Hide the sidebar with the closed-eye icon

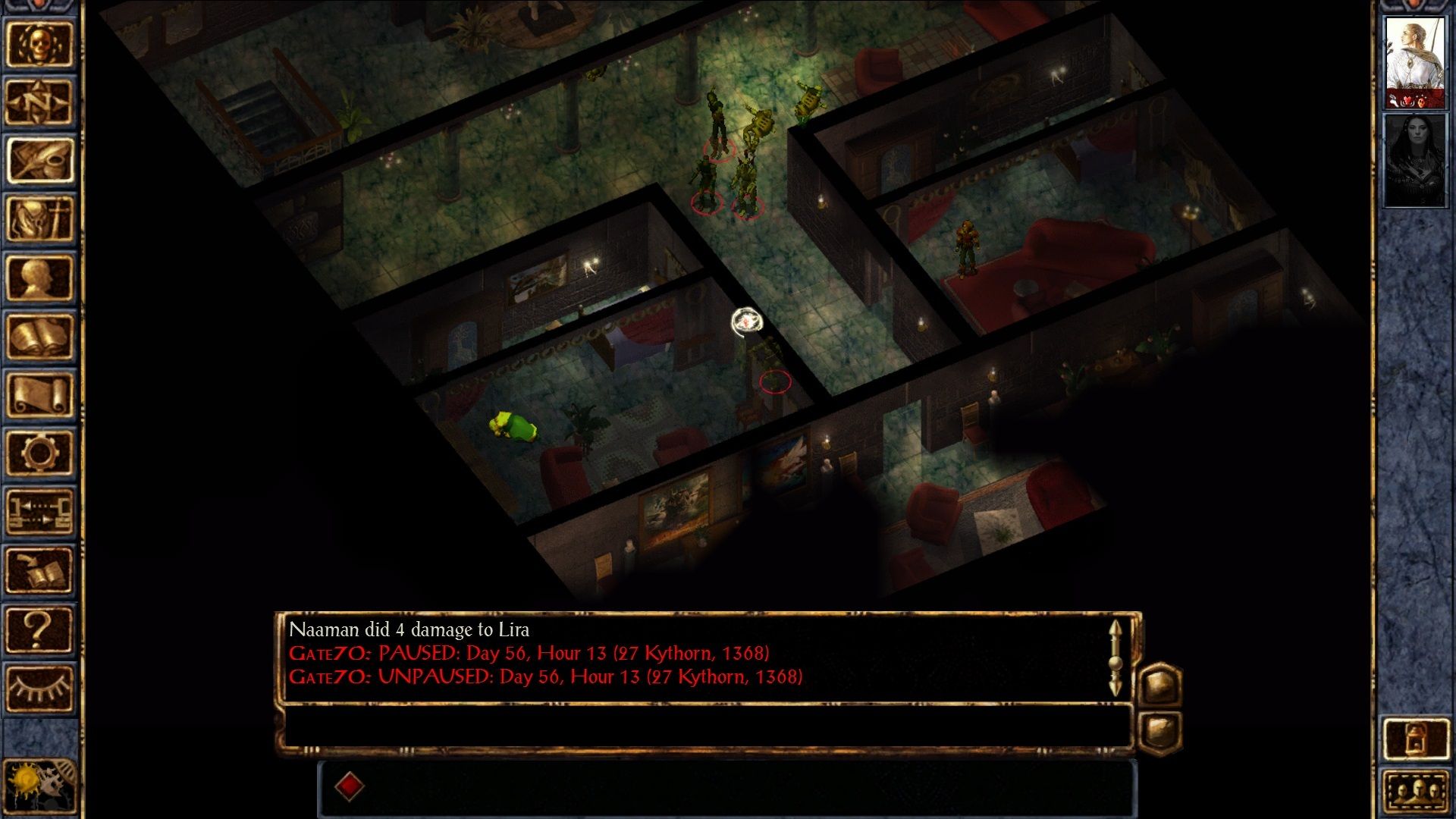[x=40, y=687]
